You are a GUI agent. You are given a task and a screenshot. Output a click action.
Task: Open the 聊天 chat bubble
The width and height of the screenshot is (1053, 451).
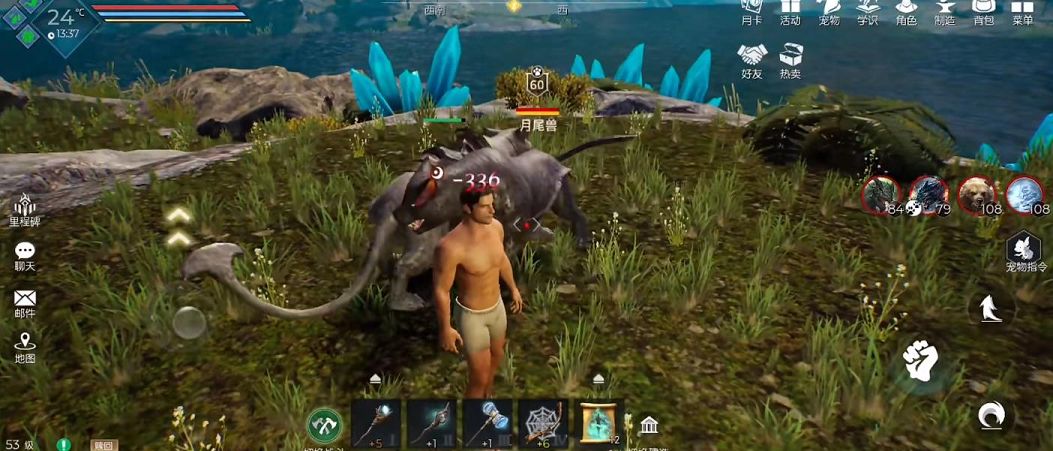click(x=25, y=255)
